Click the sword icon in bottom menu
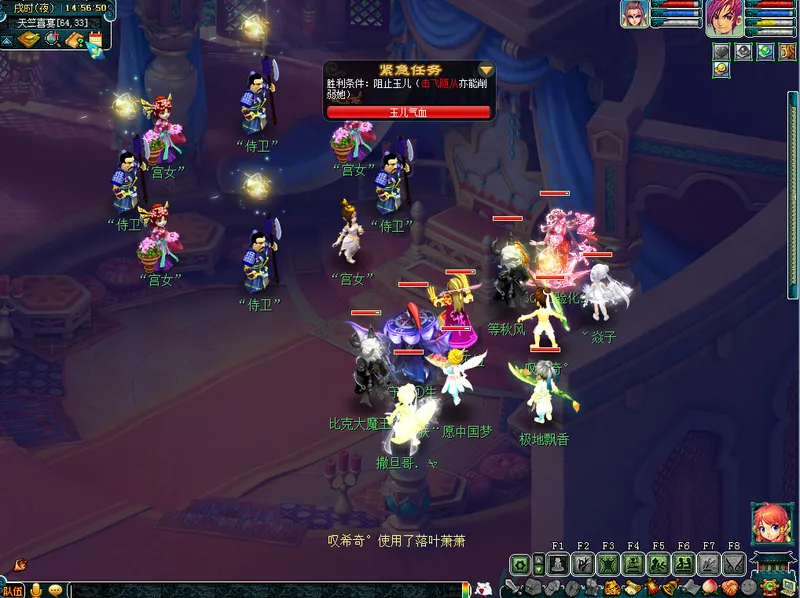 pyautogui.click(x=513, y=587)
